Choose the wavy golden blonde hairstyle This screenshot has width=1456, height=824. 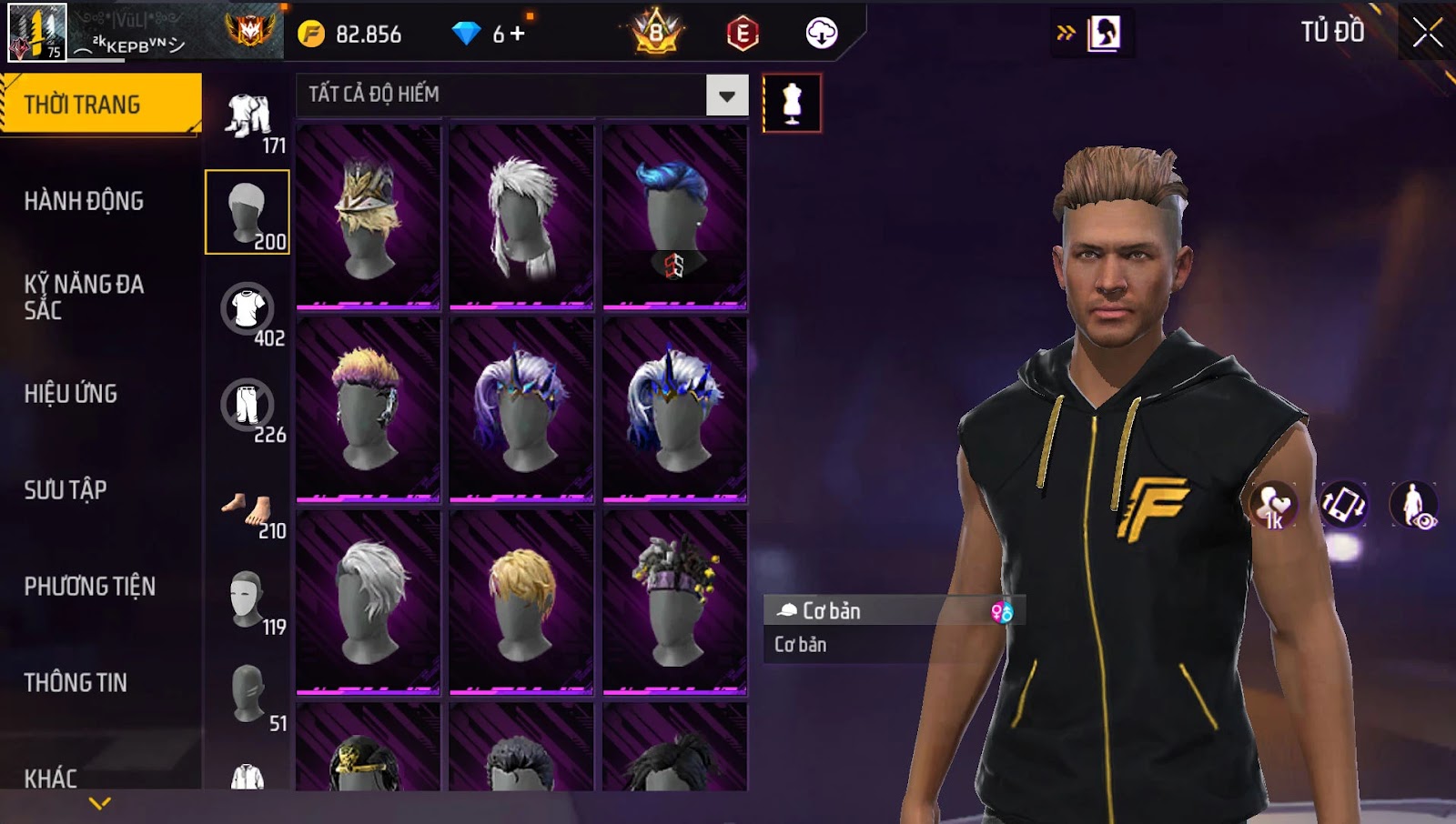(x=521, y=601)
